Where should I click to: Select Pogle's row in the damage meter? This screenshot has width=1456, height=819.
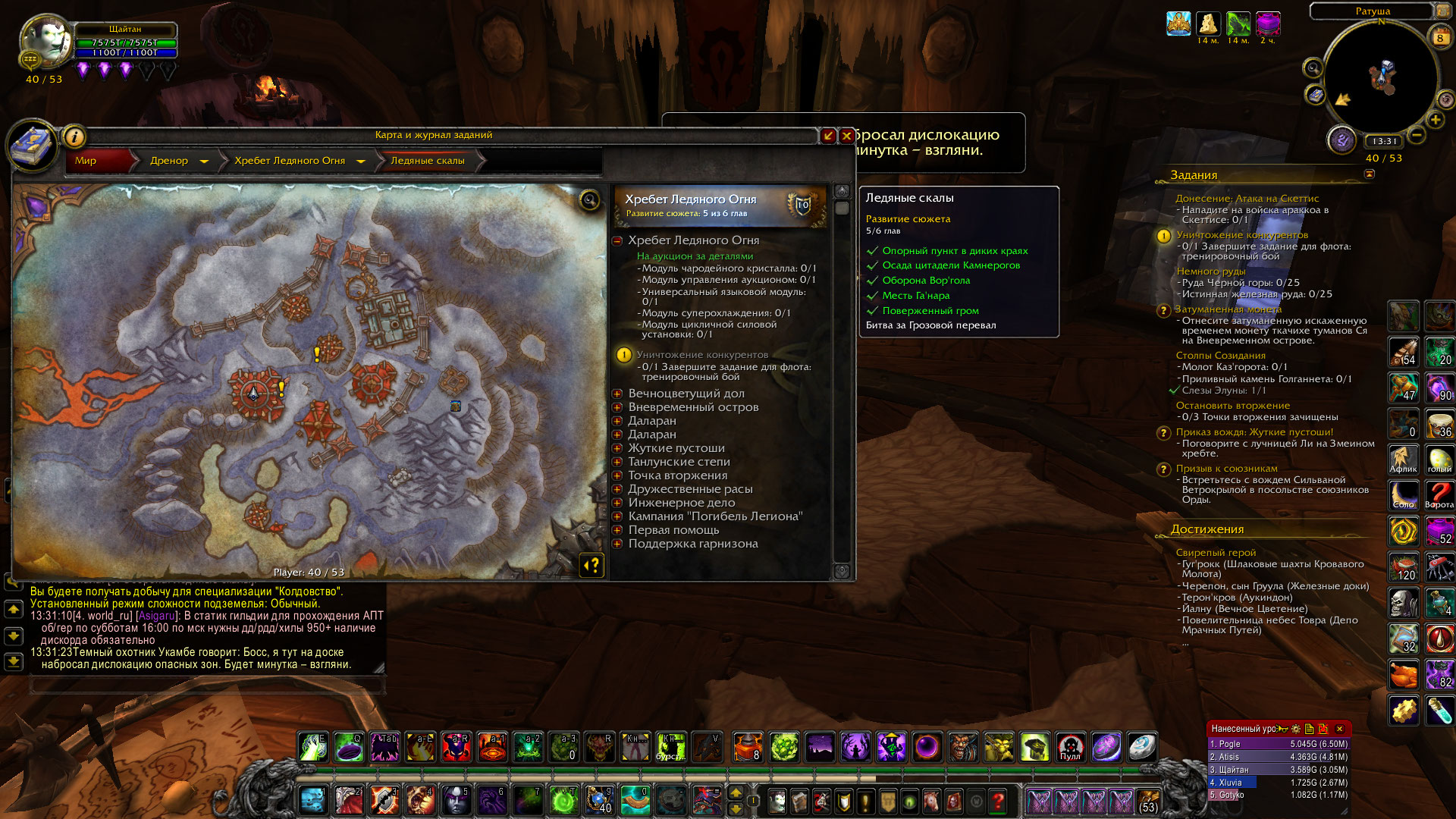(1278, 744)
